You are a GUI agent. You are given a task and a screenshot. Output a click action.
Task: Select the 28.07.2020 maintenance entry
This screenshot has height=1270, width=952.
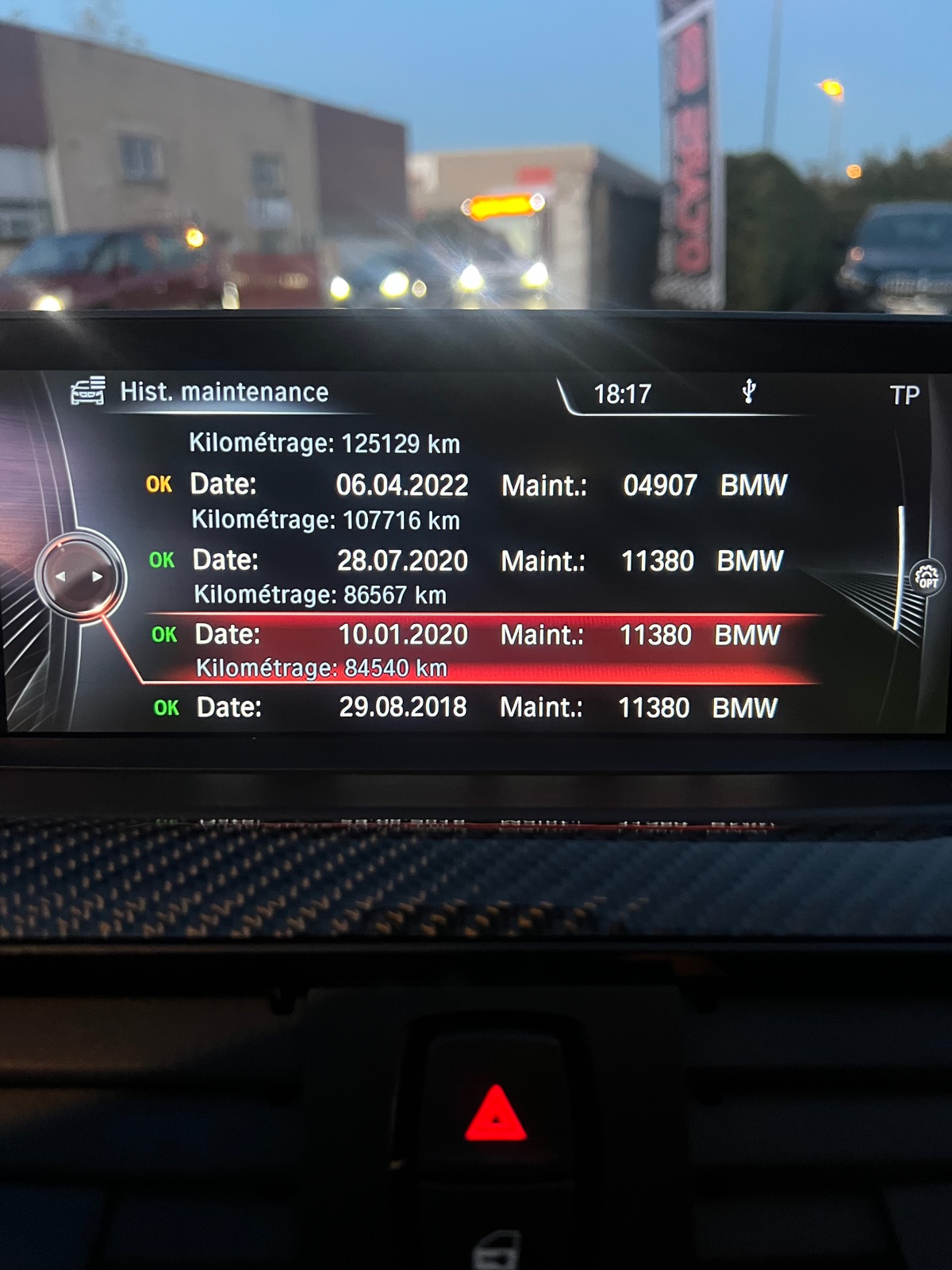pyautogui.click(x=468, y=561)
